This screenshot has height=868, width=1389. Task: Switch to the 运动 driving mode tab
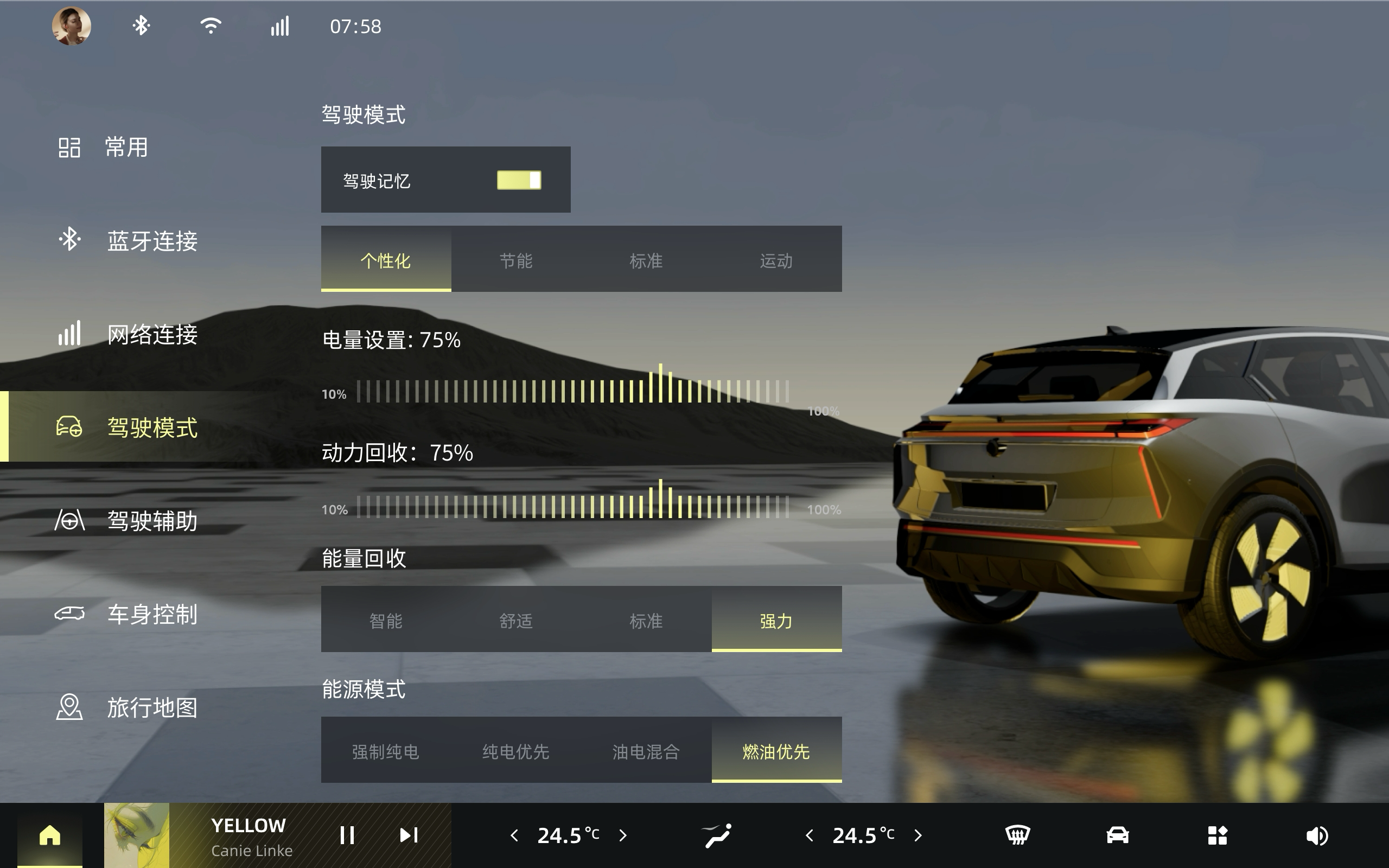(778, 261)
